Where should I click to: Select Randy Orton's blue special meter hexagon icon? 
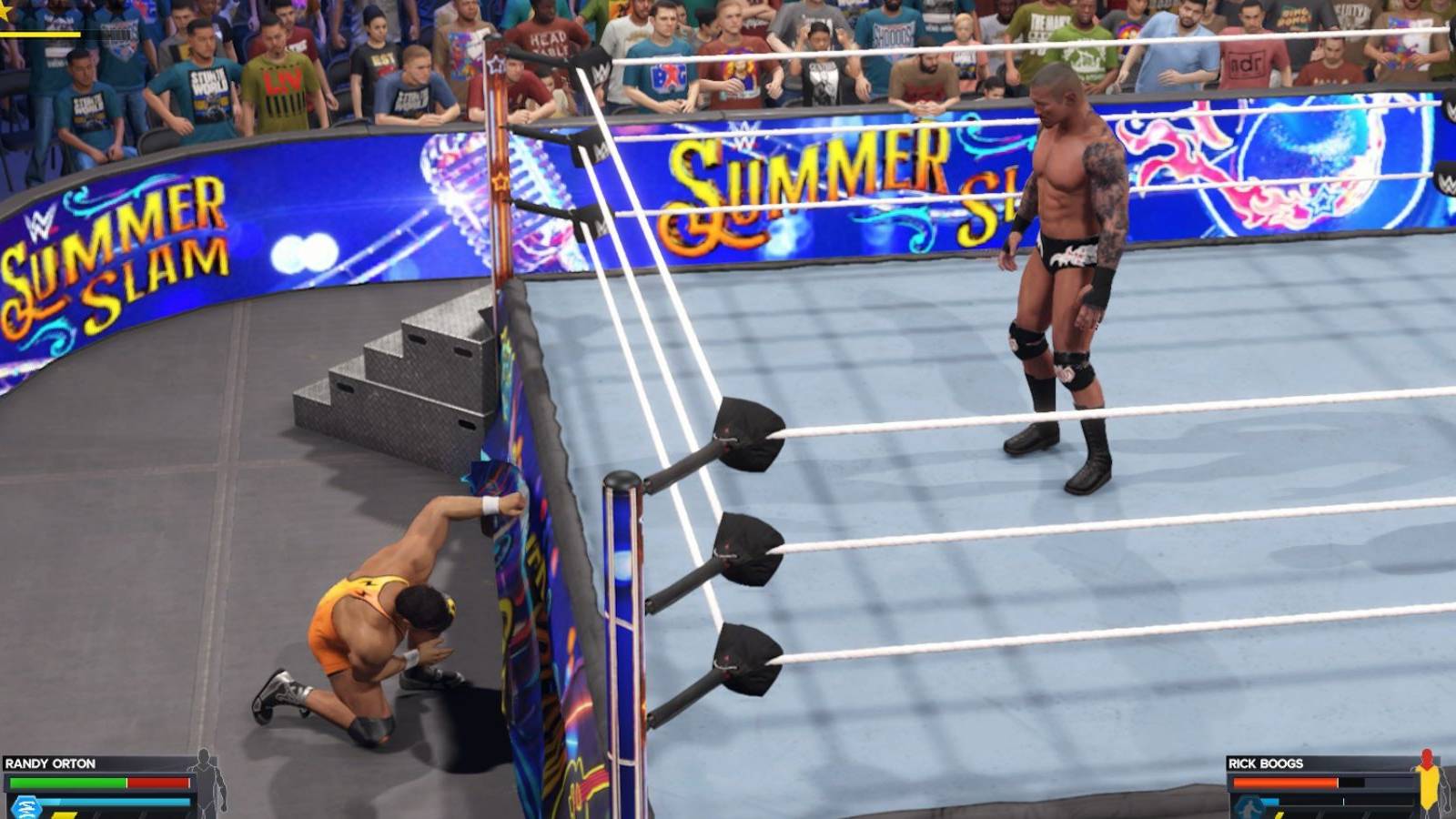tap(25, 807)
